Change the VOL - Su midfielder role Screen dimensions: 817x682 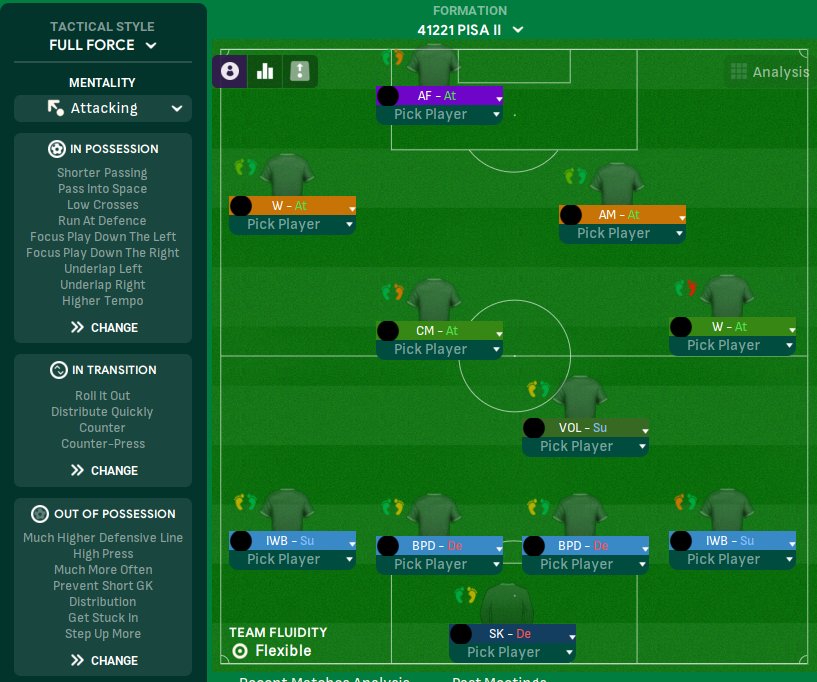pos(585,428)
